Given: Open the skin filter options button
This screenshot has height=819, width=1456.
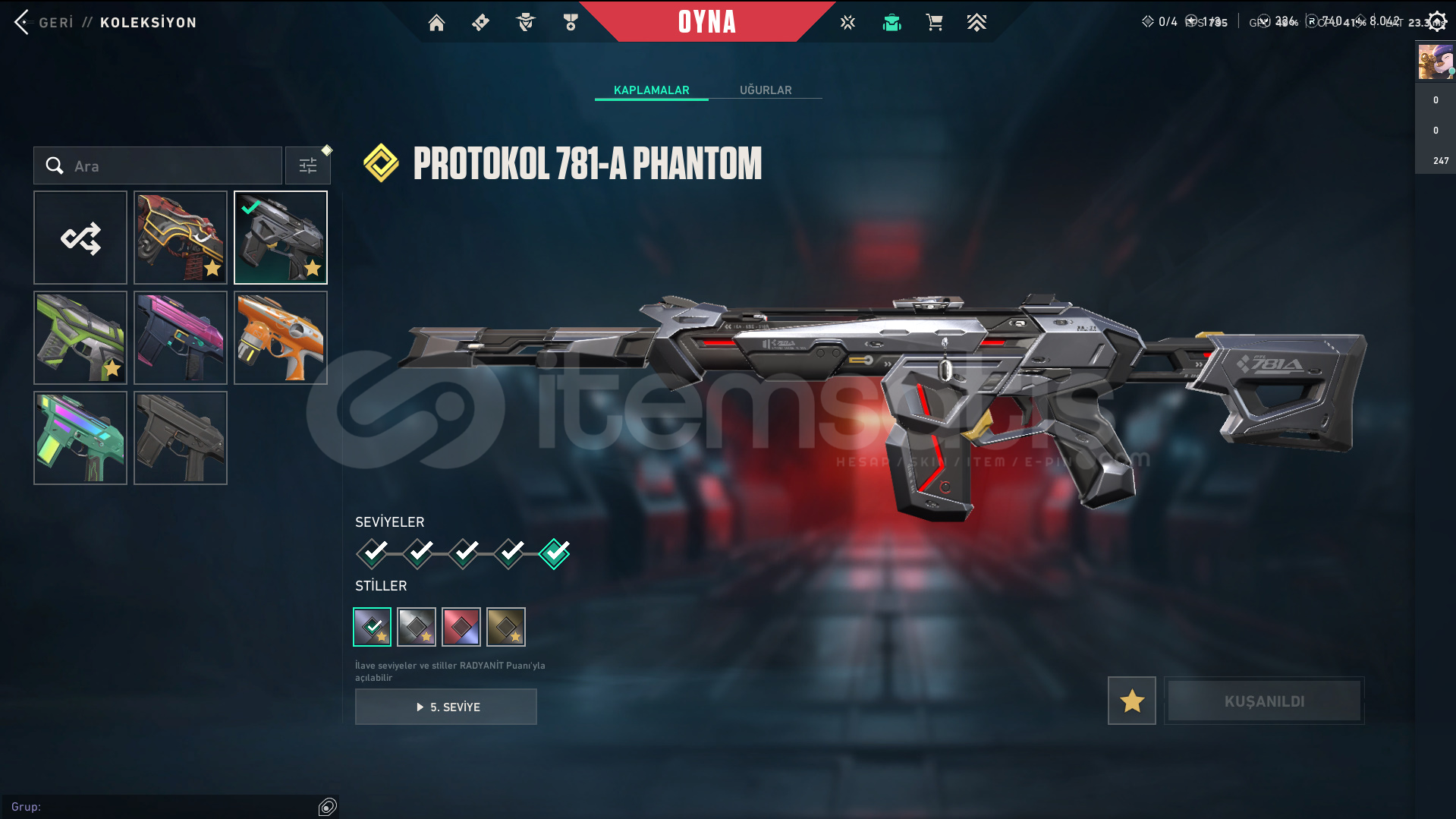Looking at the screenshot, I should coord(307,165).
